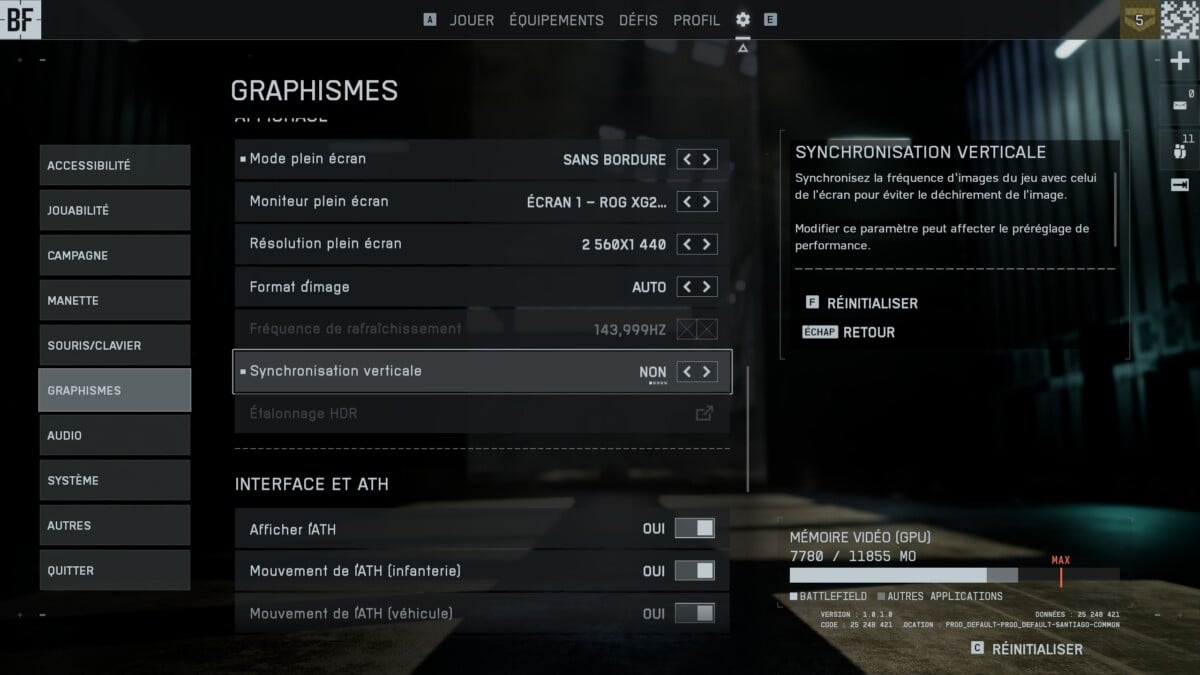Choose the CAMPAGNE settings category
1200x675 pixels.
[x=114, y=255]
